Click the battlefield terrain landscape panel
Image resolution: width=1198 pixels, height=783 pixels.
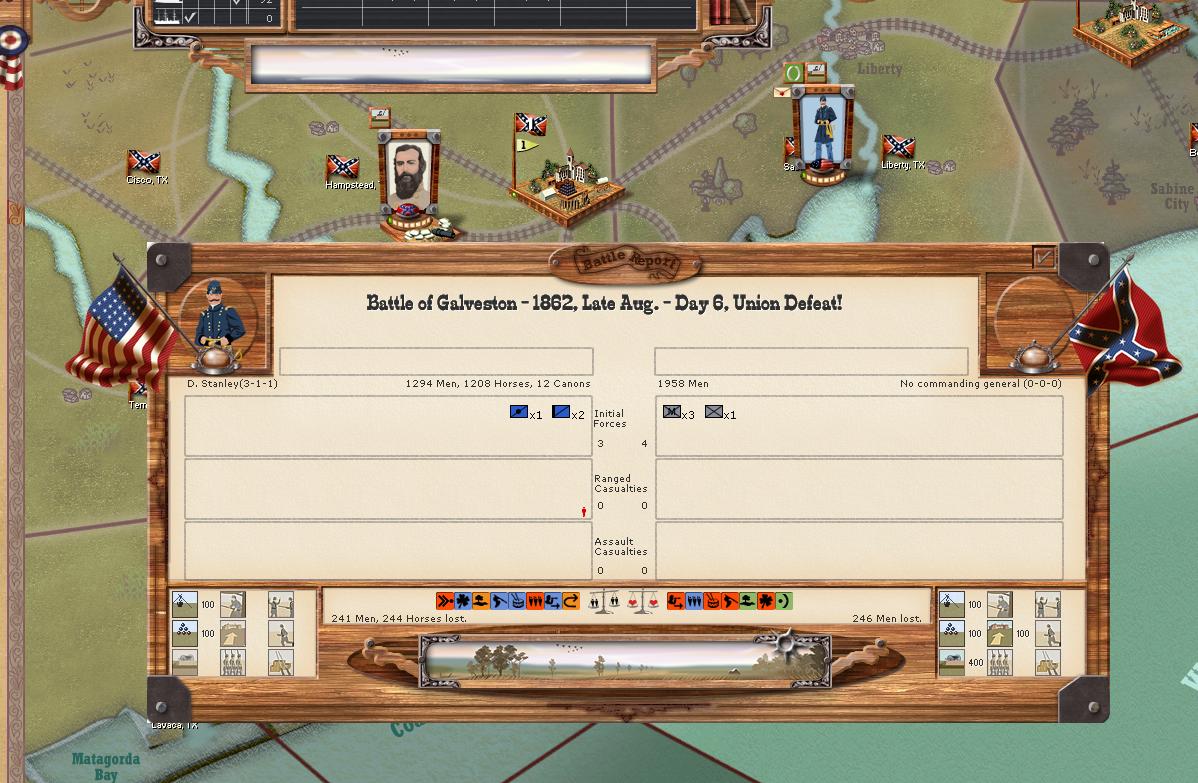625,661
